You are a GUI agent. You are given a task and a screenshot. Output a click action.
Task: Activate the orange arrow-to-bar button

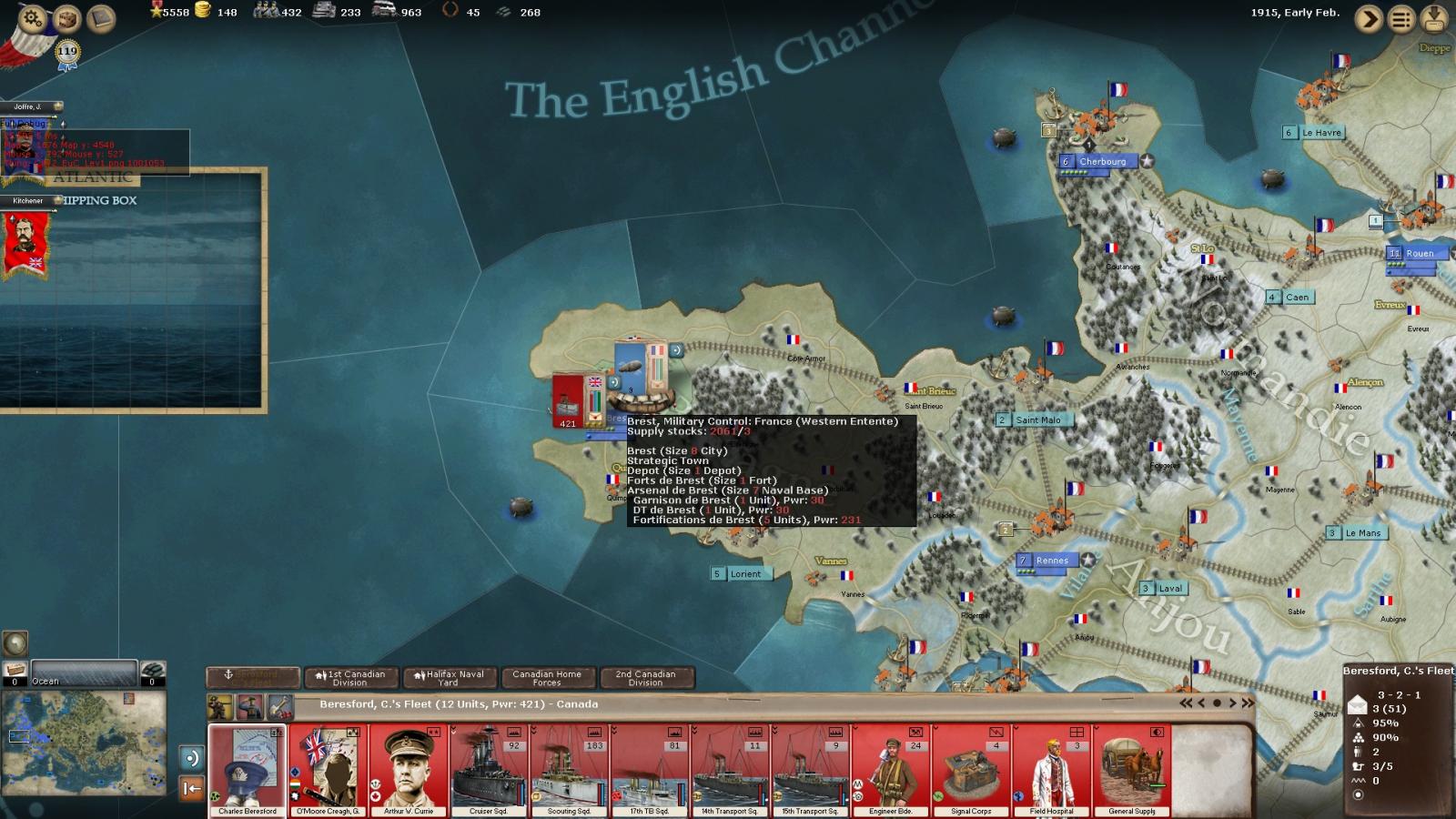pos(191,788)
